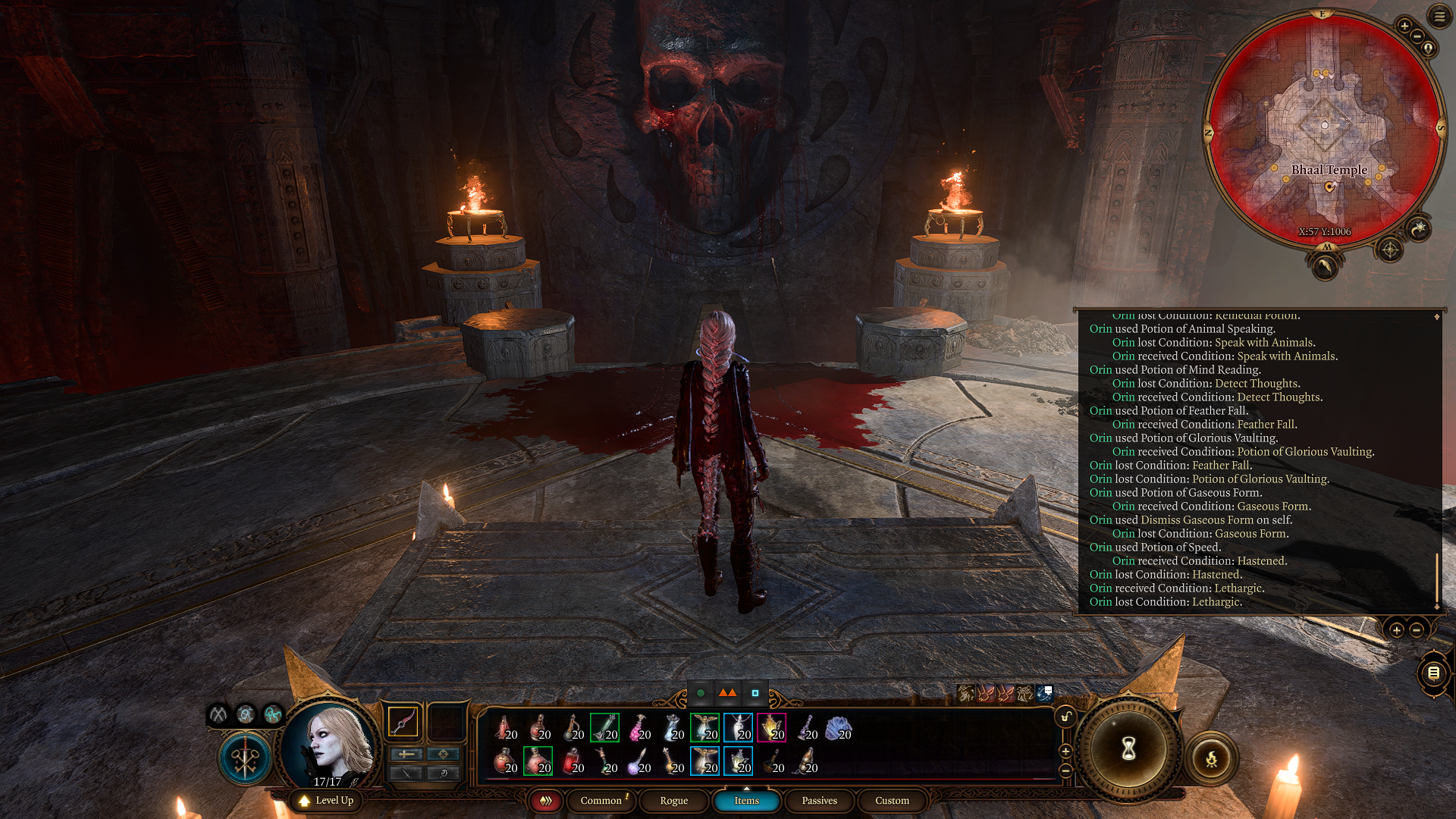Viewport: 1456px width, 819px height.
Task: Select the Items hotbar tab
Action: coord(746,801)
